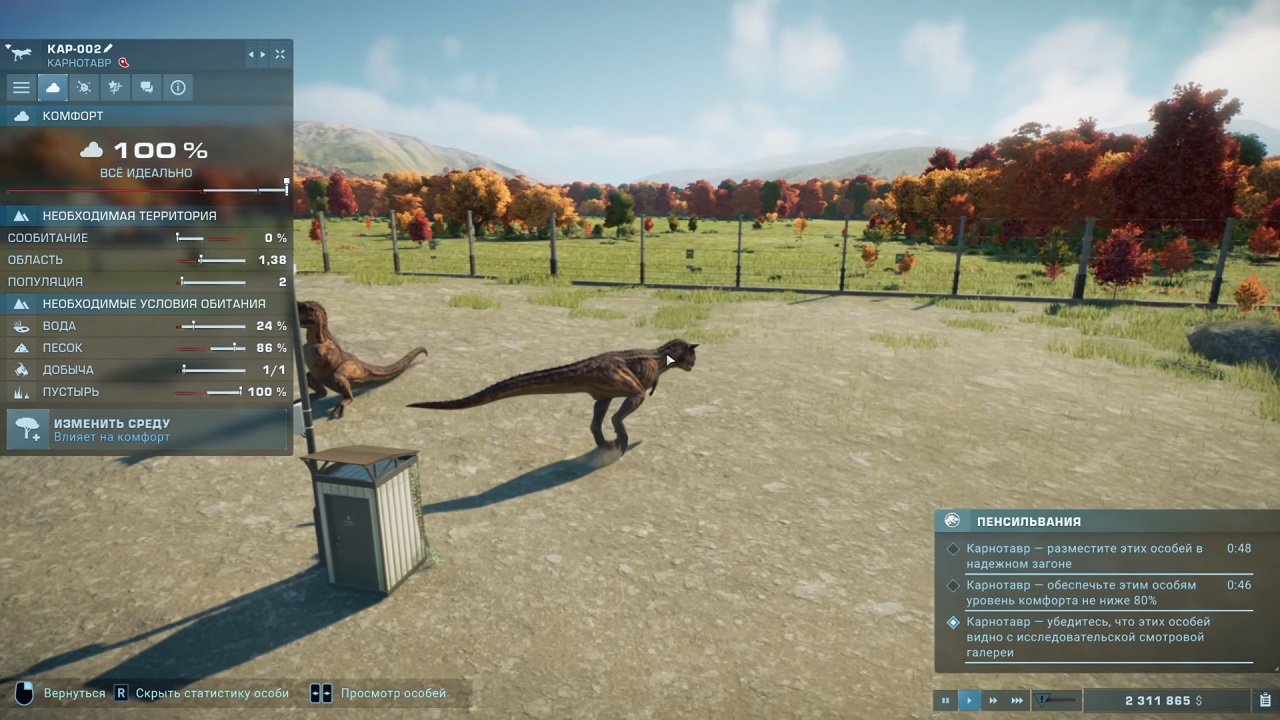Switch to the health and disease tab
This screenshot has height=720, width=1280.
click(85, 88)
